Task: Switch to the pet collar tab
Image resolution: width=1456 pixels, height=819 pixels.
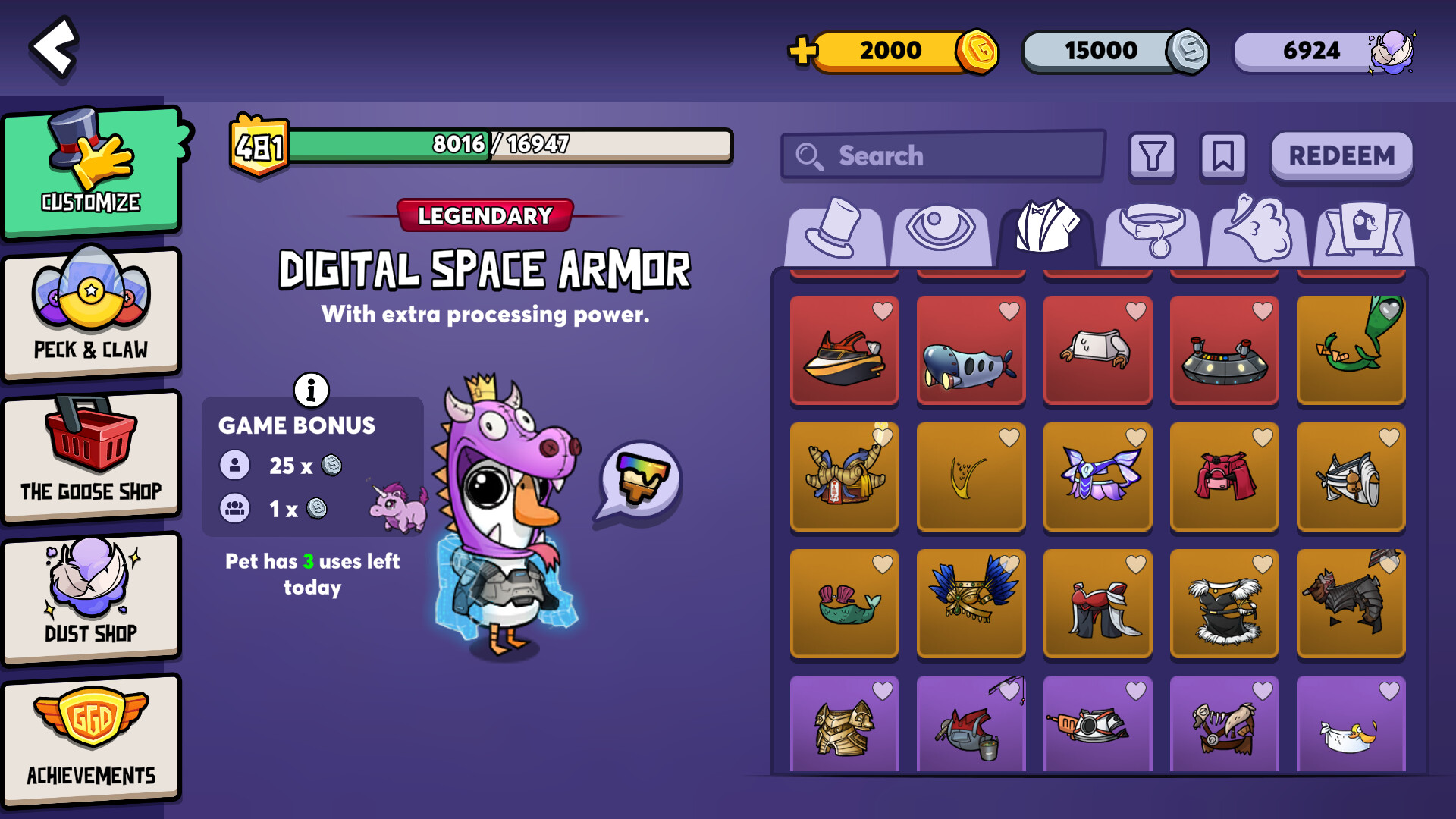Action: point(1152,231)
